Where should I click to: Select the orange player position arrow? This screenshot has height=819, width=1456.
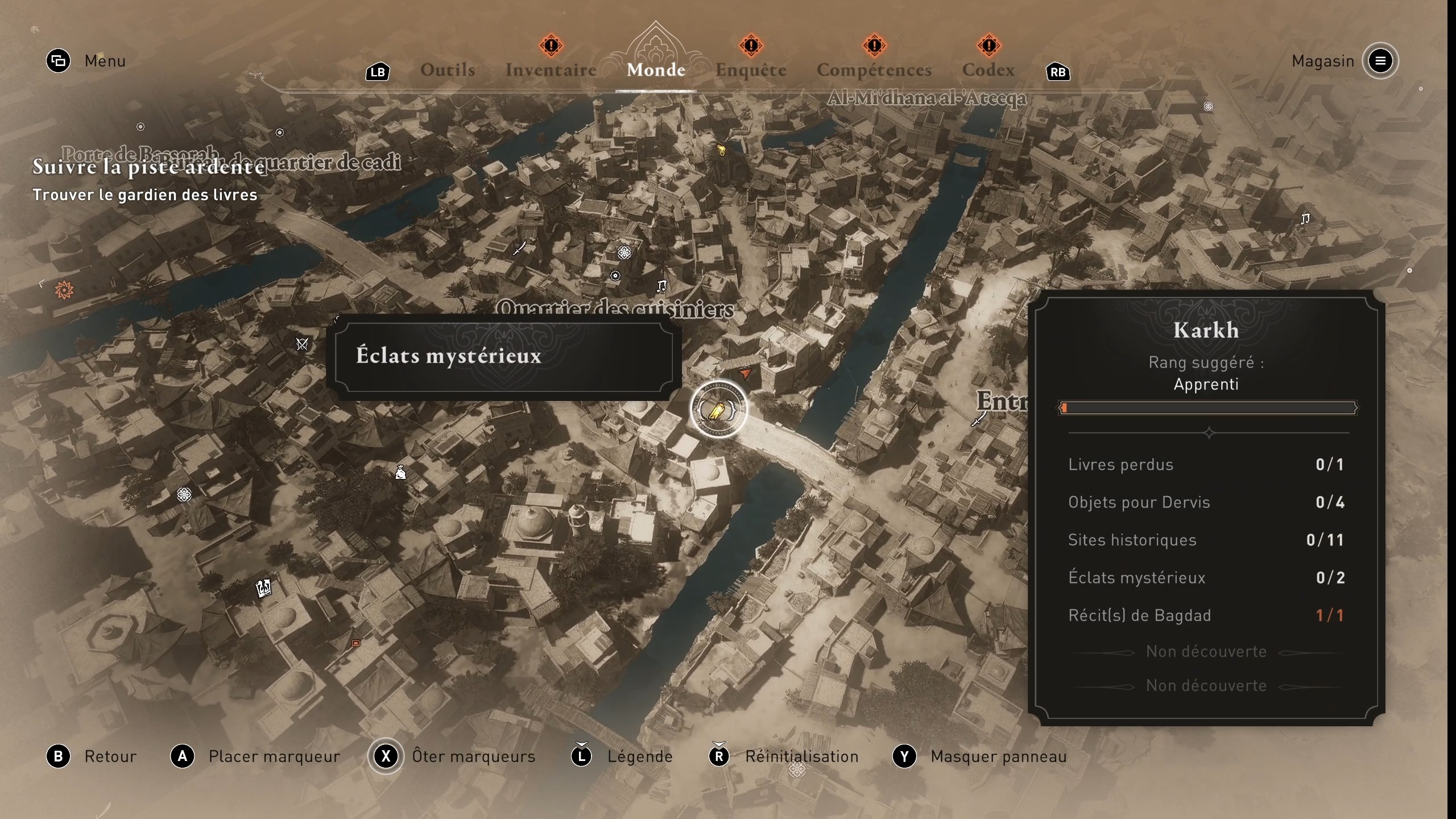tap(745, 374)
